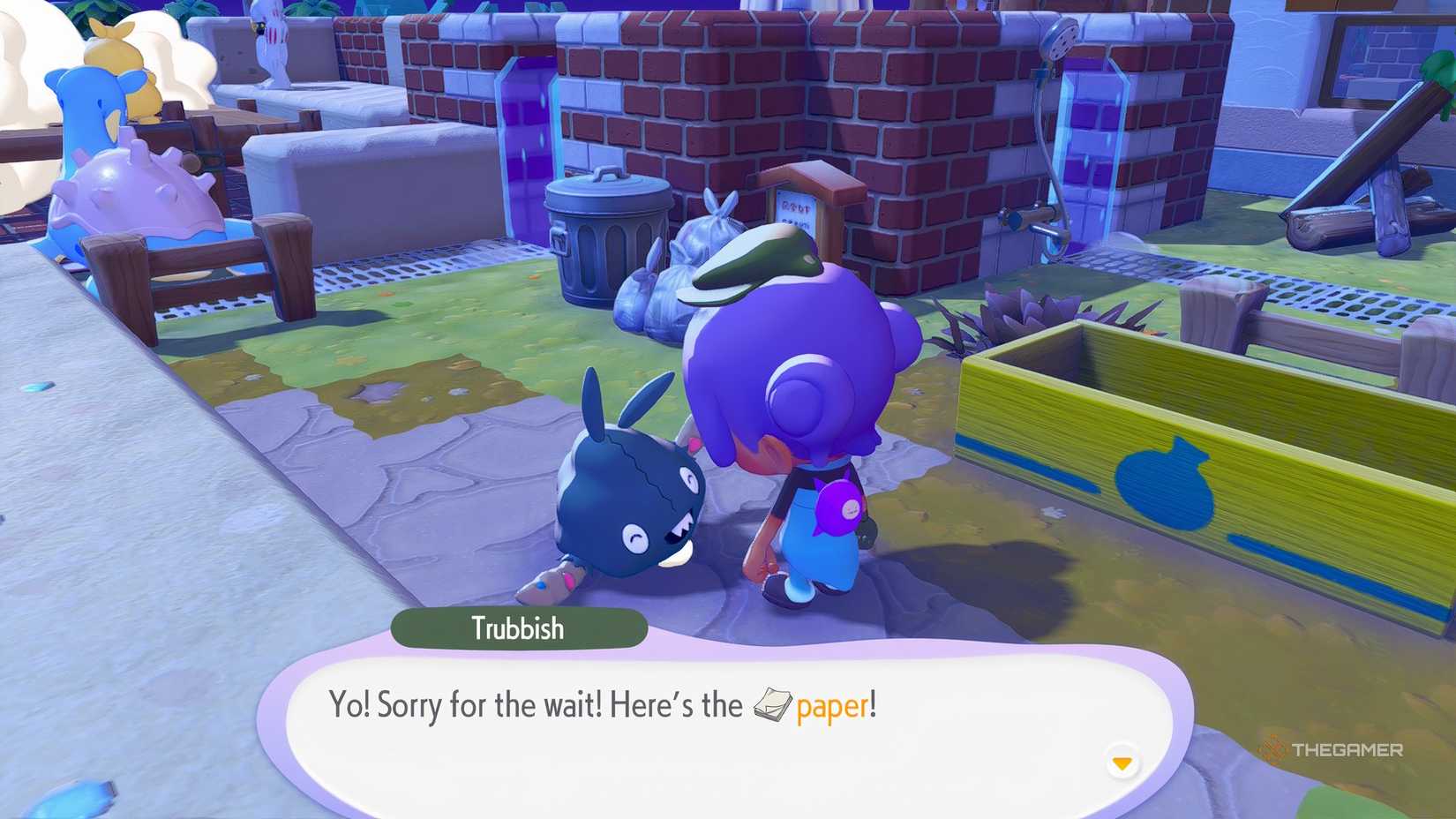Click the TheGamer diamond logo watermark
The height and width of the screenshot is (819, 1456).
point(1273,749)
